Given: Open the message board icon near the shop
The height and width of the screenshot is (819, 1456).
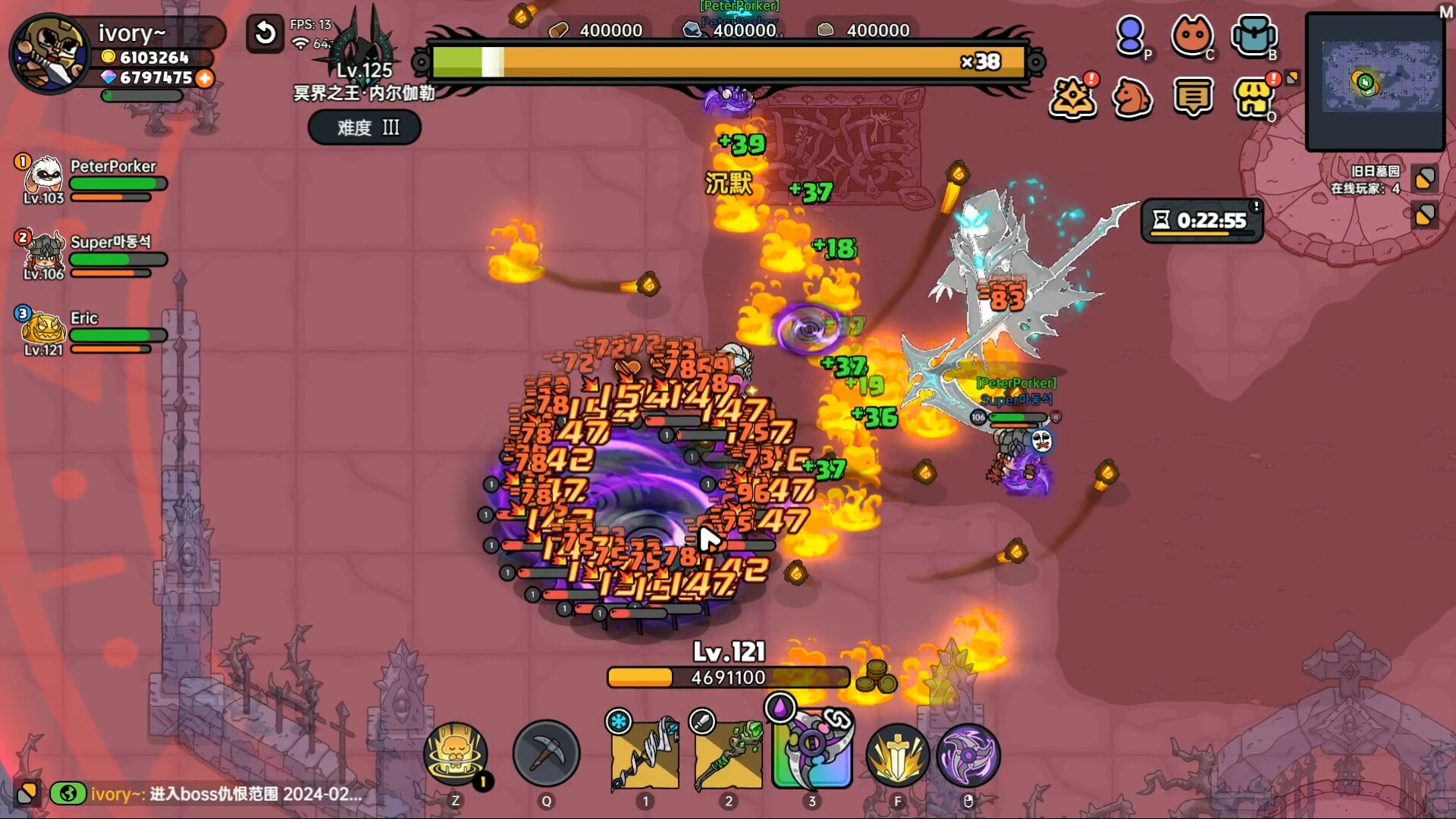Looking at the screenshot, I should 1194,97.
